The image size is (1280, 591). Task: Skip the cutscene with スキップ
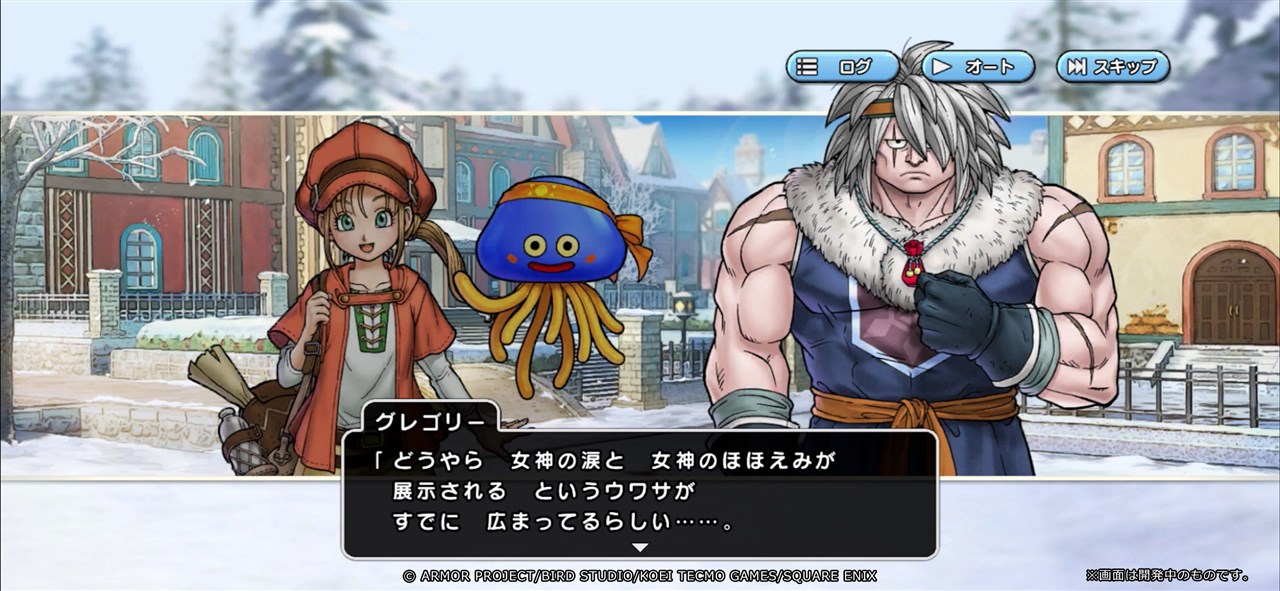[x=1113, y=67]
